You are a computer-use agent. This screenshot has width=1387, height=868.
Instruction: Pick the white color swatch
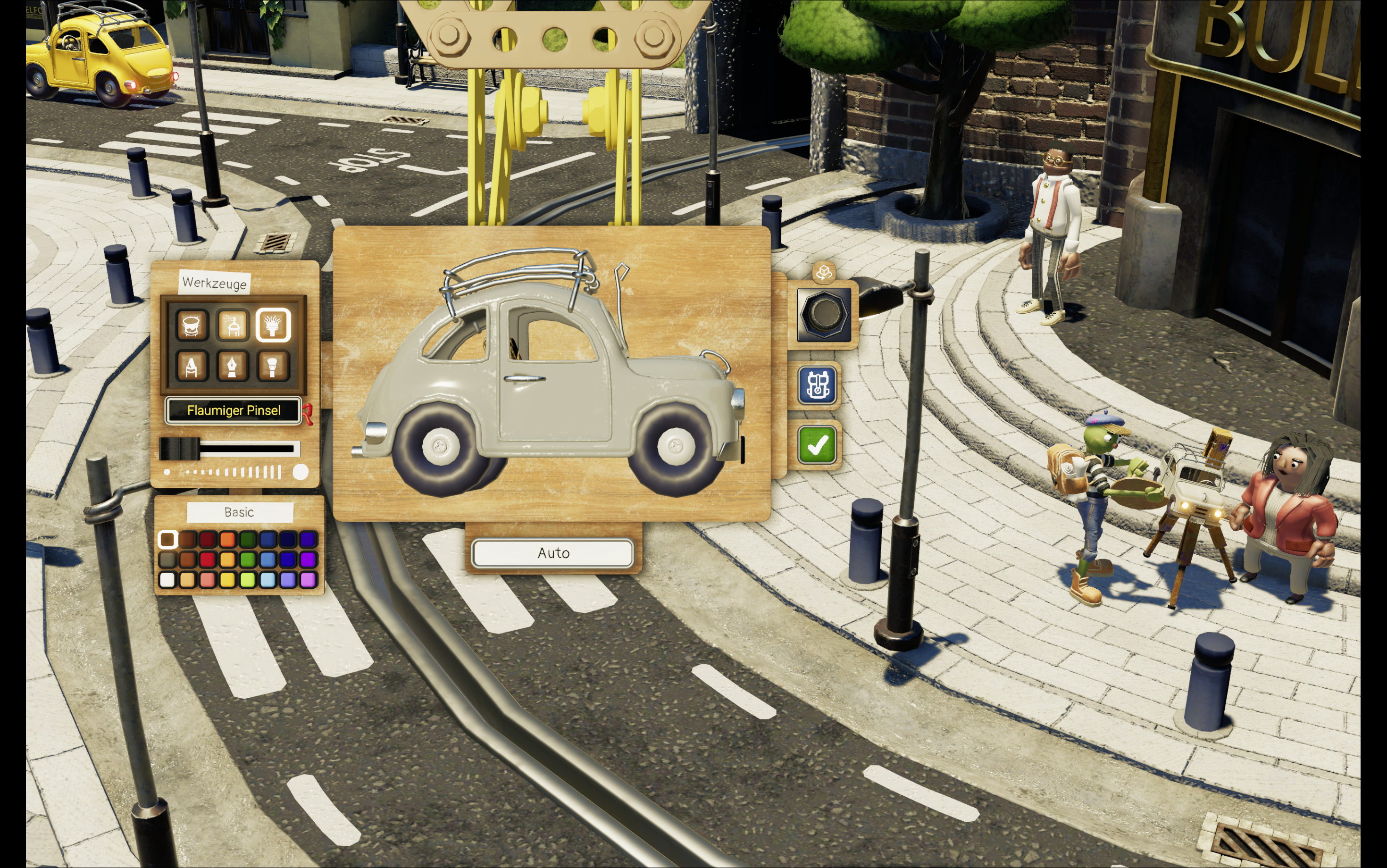[x=167, y=580]
